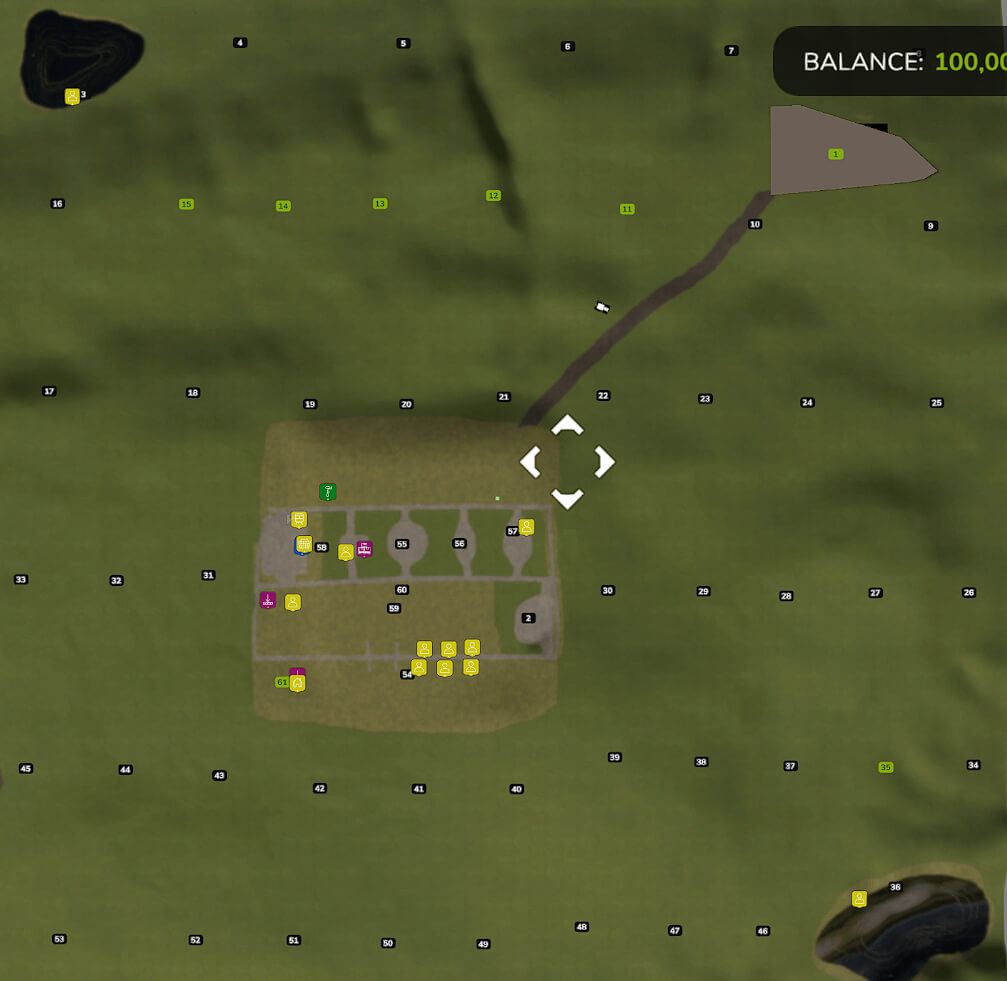
Task: Select the purple unloading arrow marker
Action: click(x=267, y=600)
